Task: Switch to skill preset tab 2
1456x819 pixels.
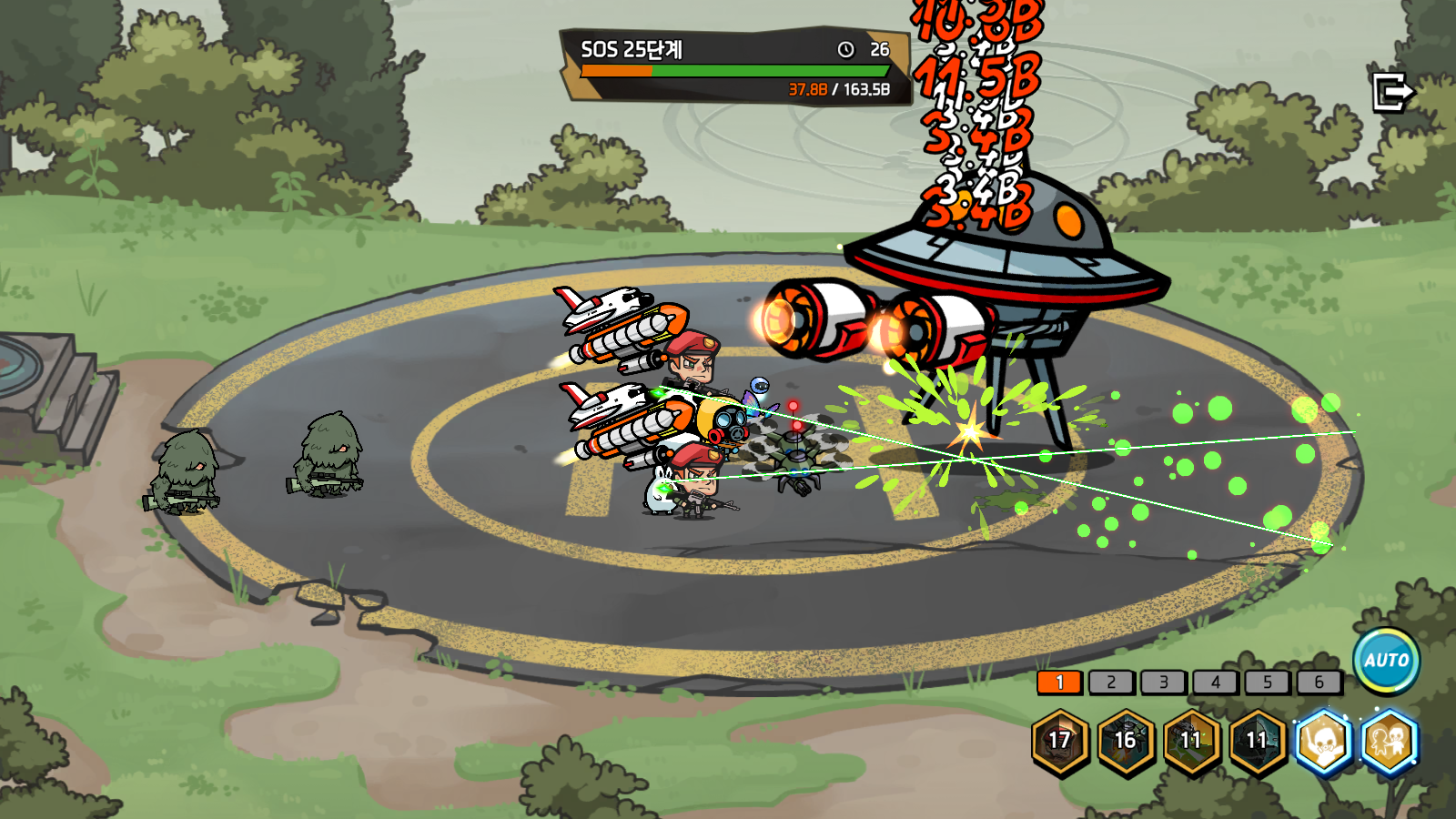Action: point(1111,682)
